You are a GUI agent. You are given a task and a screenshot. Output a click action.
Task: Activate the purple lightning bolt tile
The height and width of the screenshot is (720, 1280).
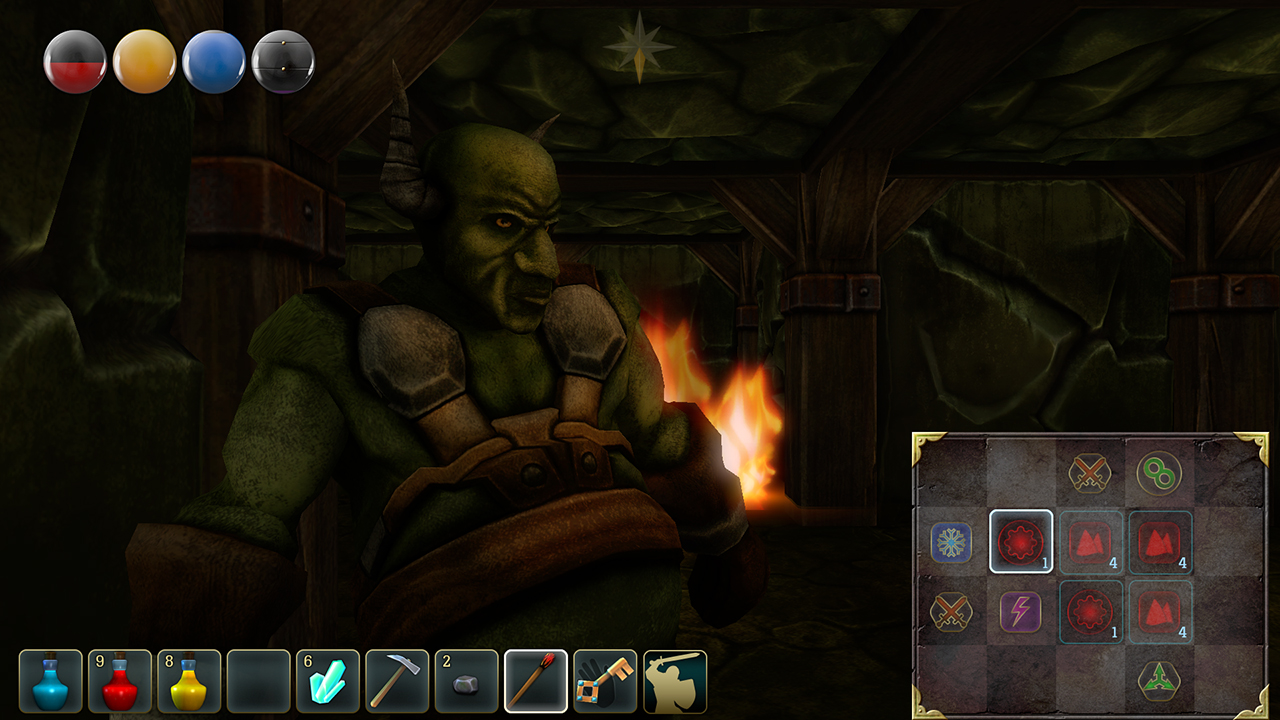[1021, 611]
